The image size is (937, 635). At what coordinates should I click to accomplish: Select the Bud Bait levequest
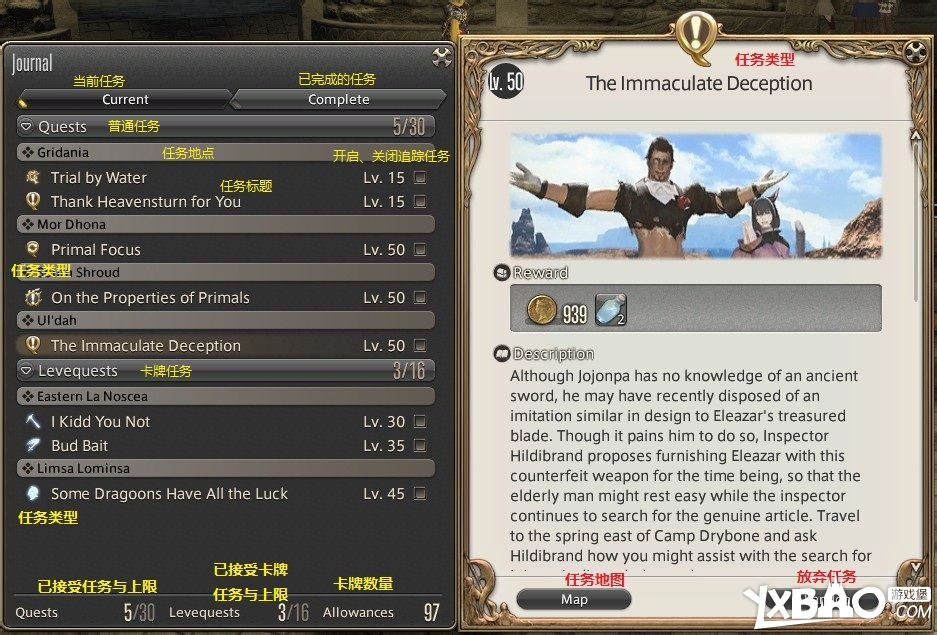coord(80,446)
